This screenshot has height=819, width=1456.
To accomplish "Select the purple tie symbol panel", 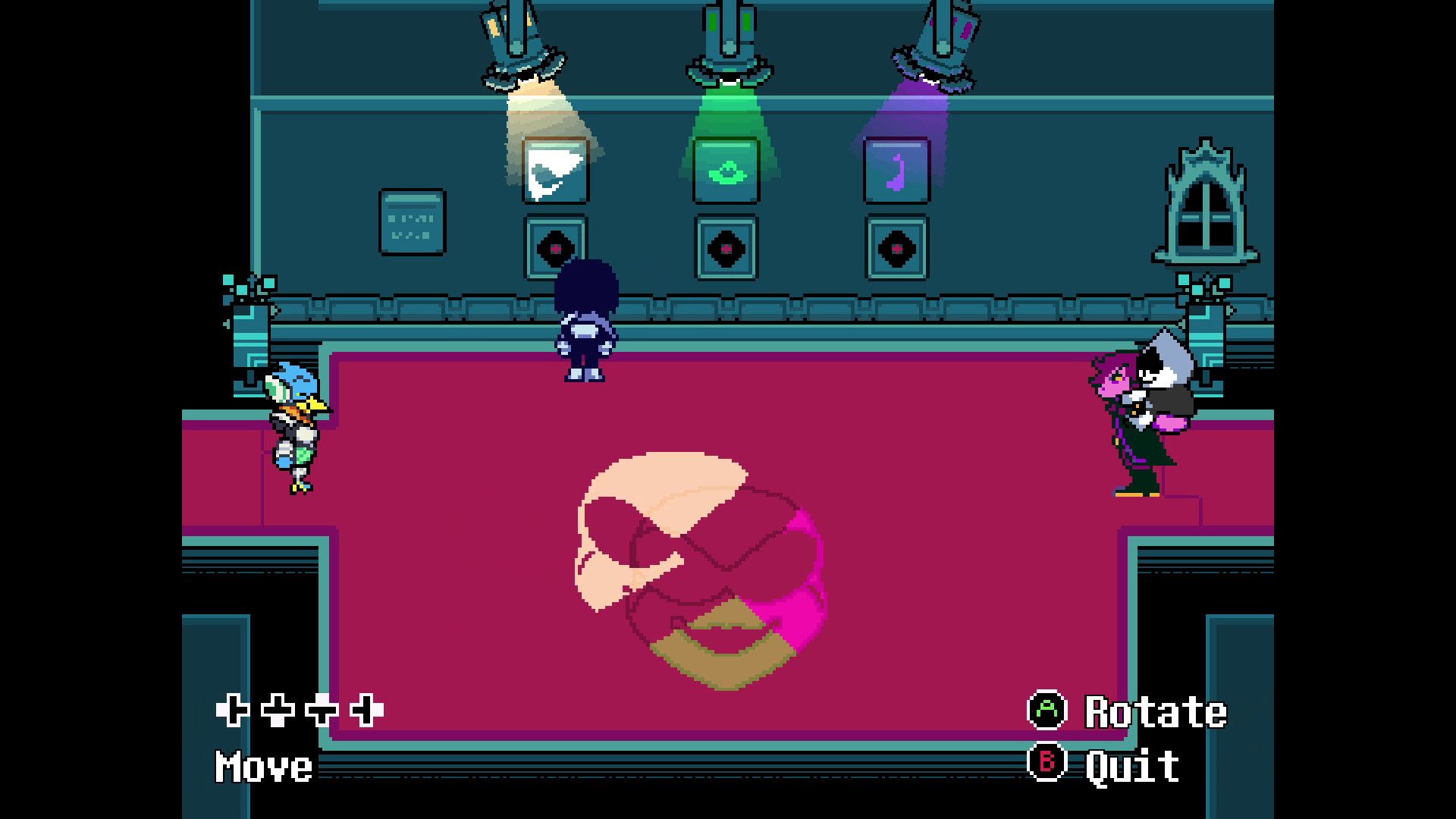I will (x=899, y=170).
